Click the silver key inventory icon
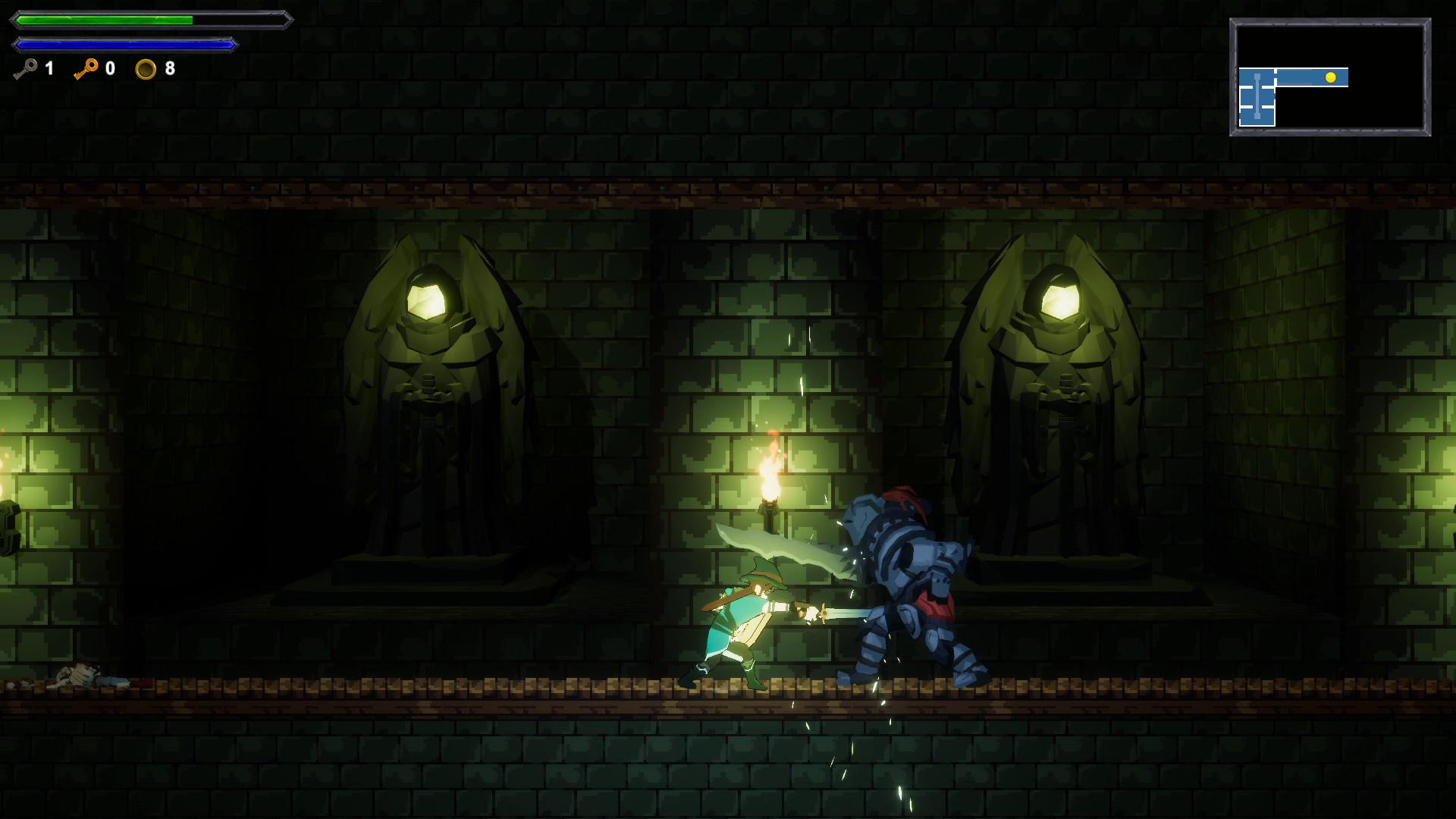The image size is (1456, 819). pyautogui.click(x=24, y=69)
